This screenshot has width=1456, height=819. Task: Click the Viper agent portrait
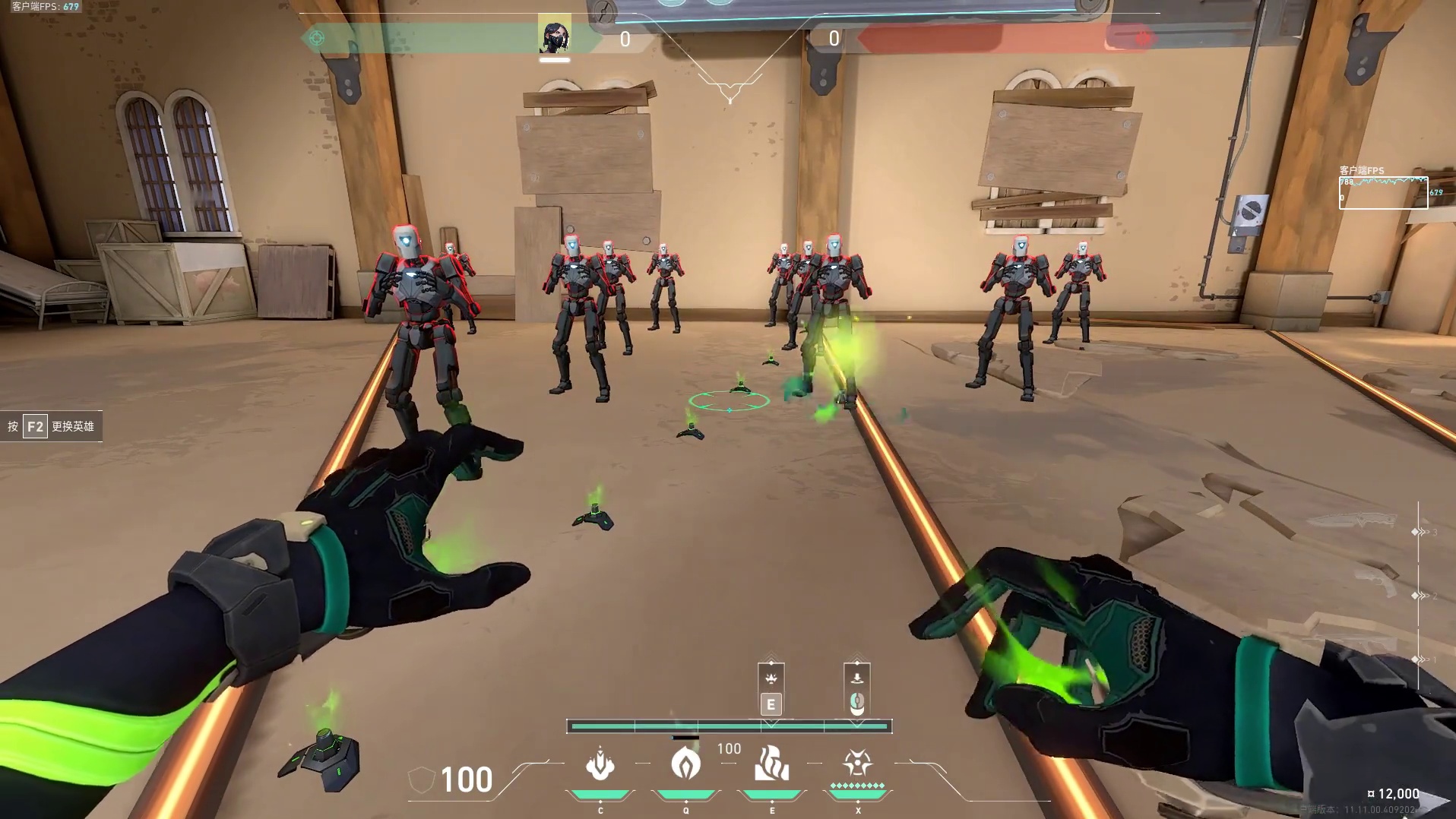[x=555, y=36]
